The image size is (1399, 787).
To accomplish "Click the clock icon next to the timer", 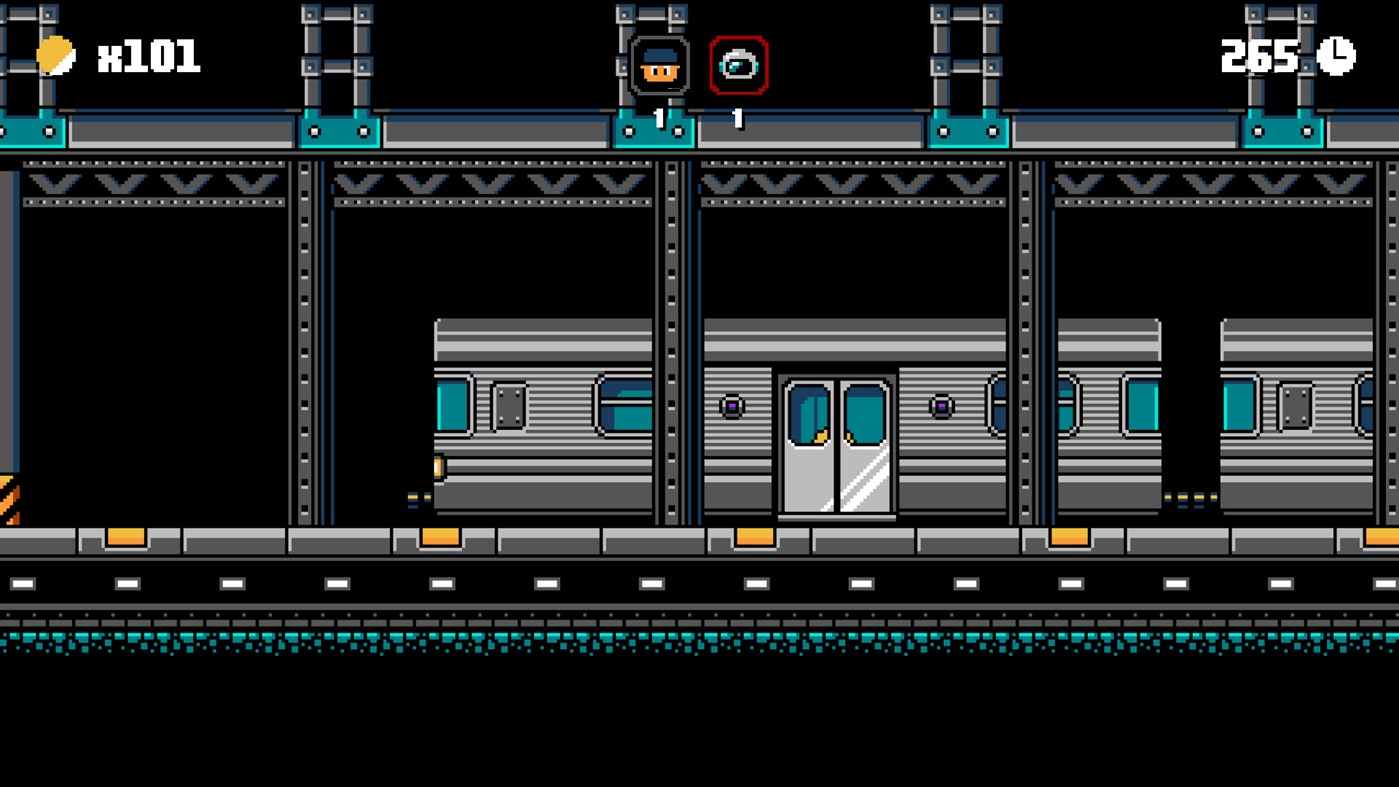I will click(x=1337, y=57).
